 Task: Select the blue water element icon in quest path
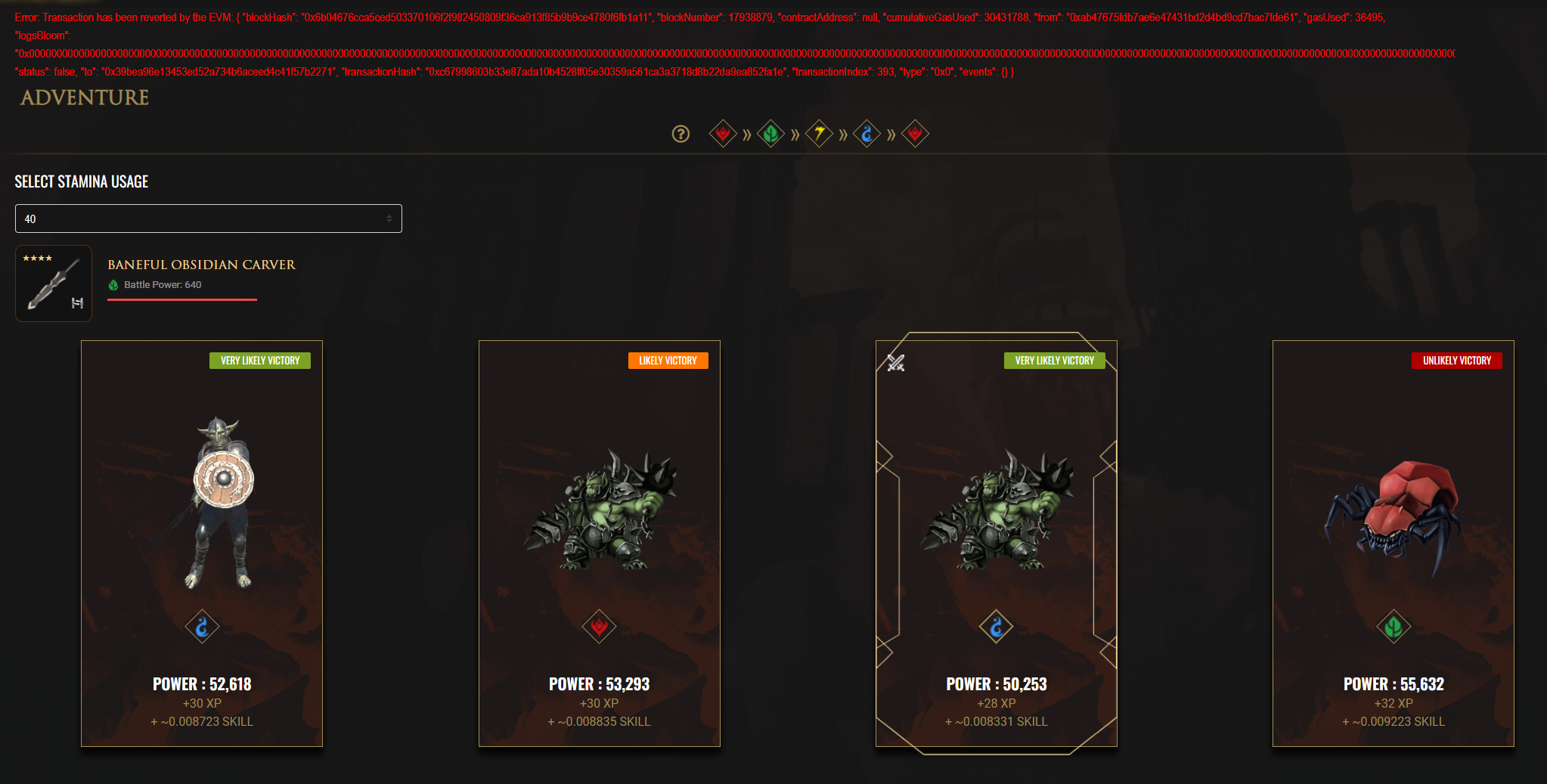[x=867, y=133]
